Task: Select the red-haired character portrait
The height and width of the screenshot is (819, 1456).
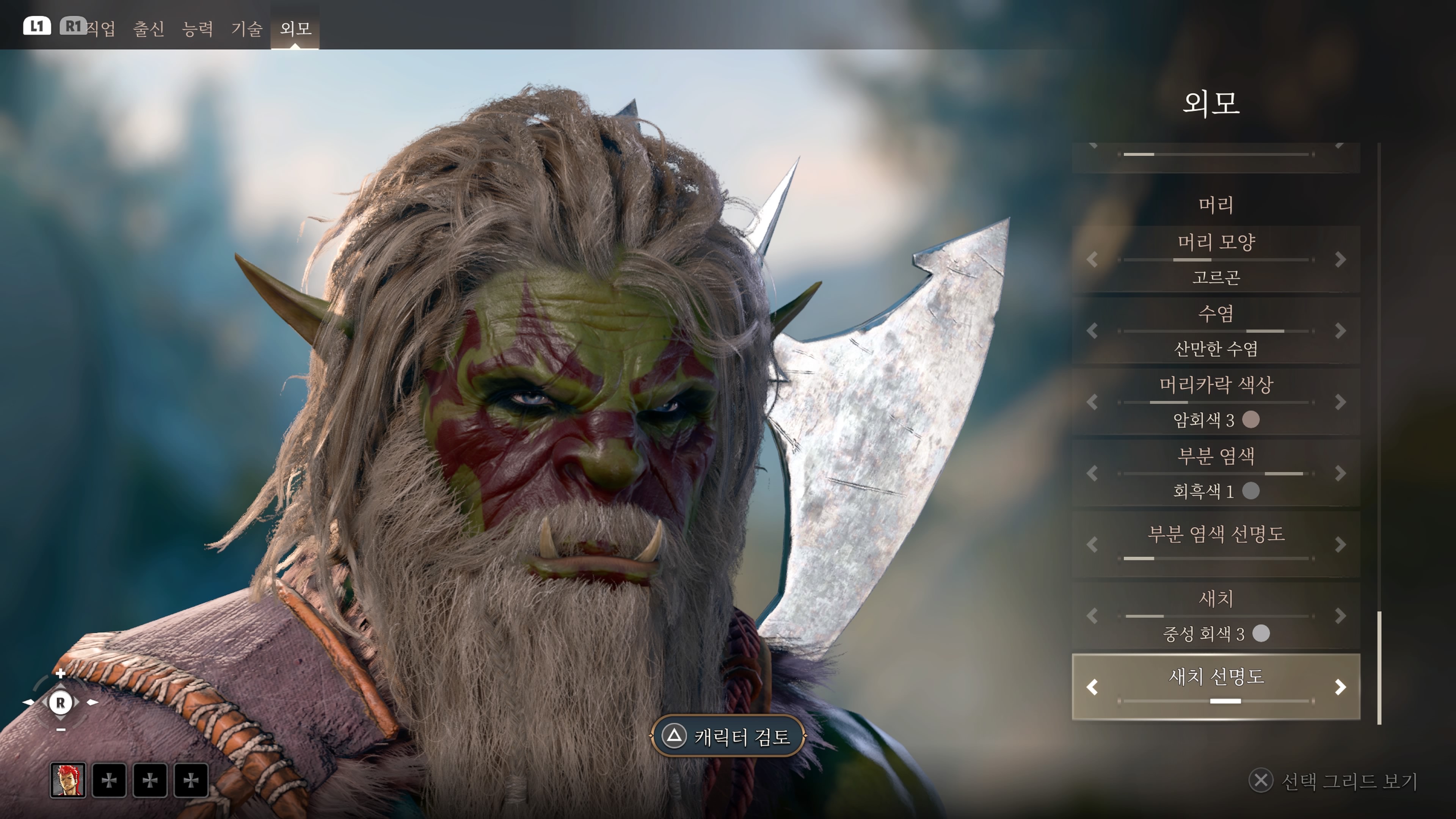Action: [x=68, y=780]
